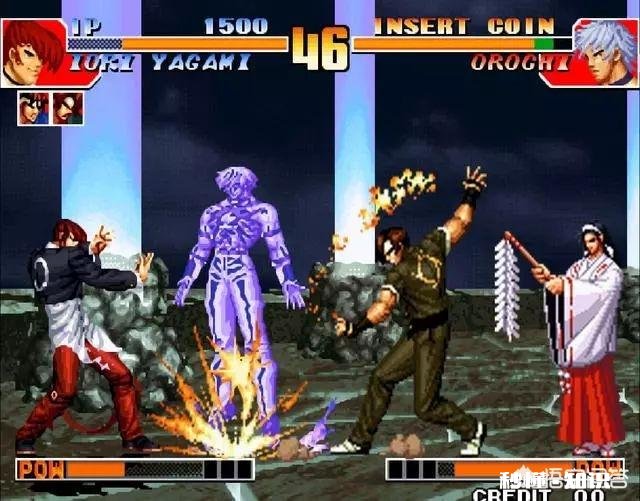Click Iori Yagami's player portrait

tap(33, 51)
